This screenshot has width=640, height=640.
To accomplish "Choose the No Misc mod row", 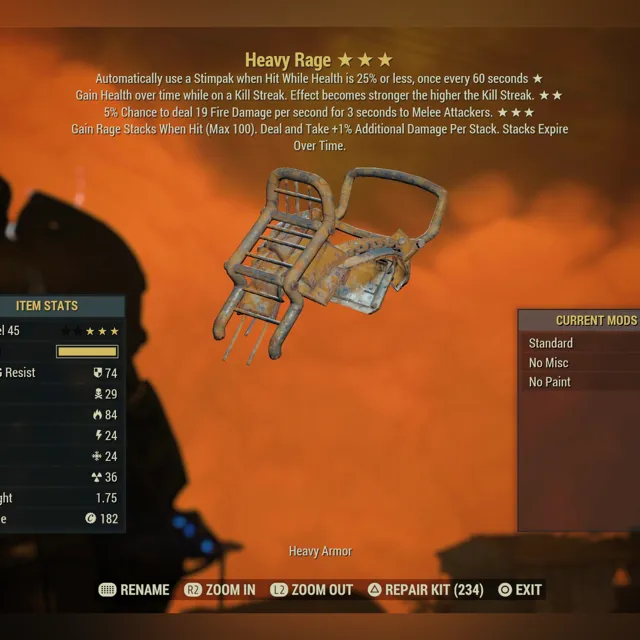I will point(578,362).
